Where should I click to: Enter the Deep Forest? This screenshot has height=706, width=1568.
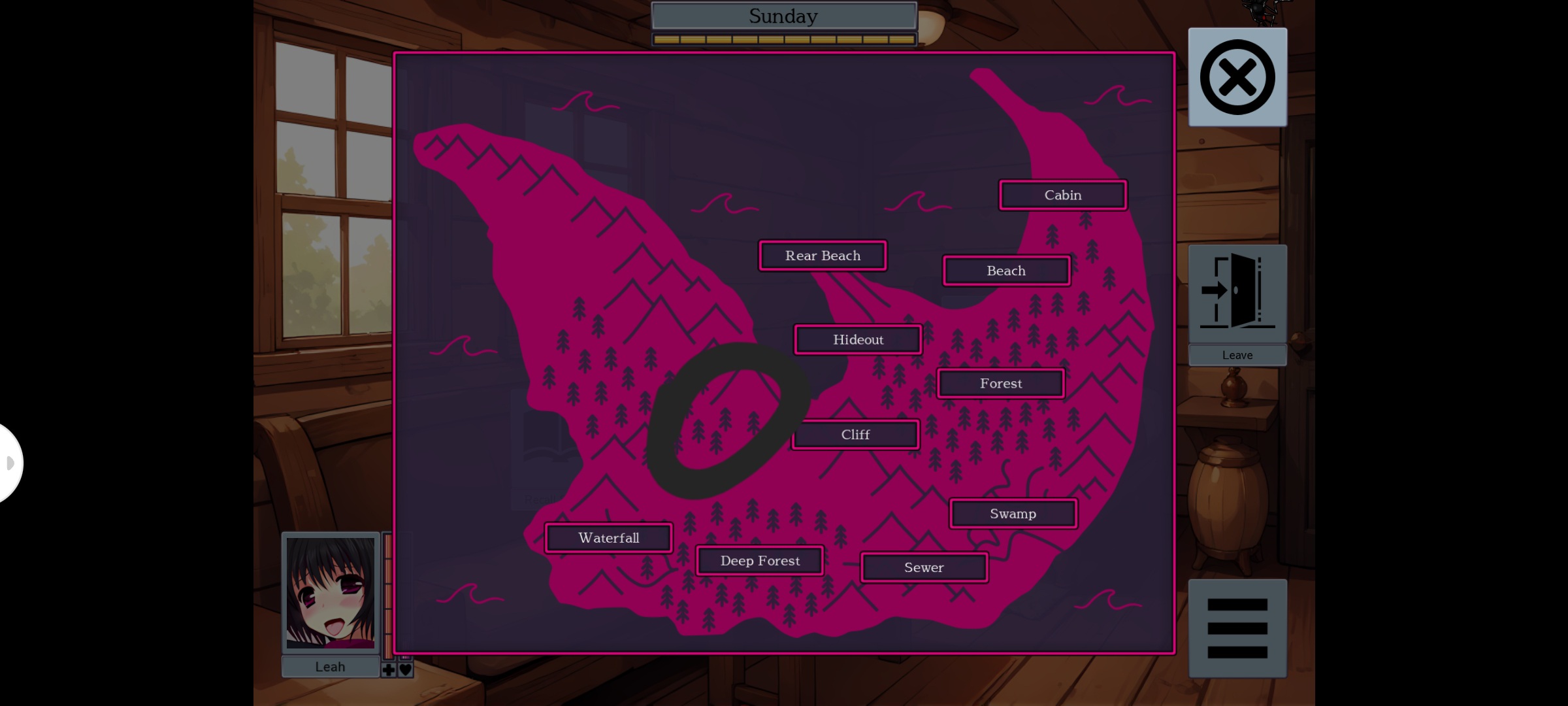coord(760,560)
